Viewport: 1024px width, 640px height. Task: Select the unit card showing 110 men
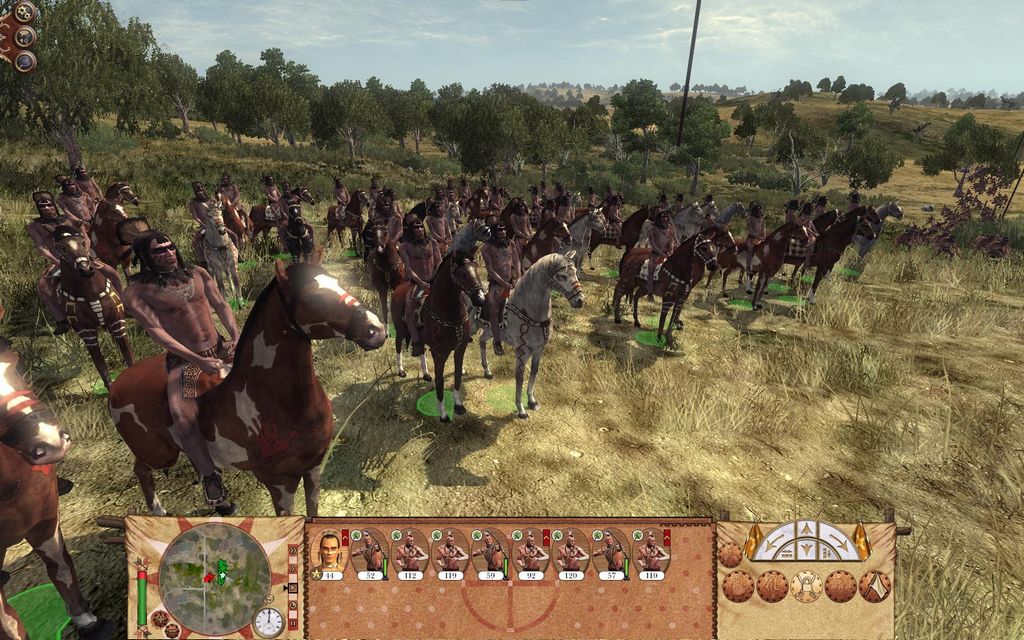(x=651, y=553)
